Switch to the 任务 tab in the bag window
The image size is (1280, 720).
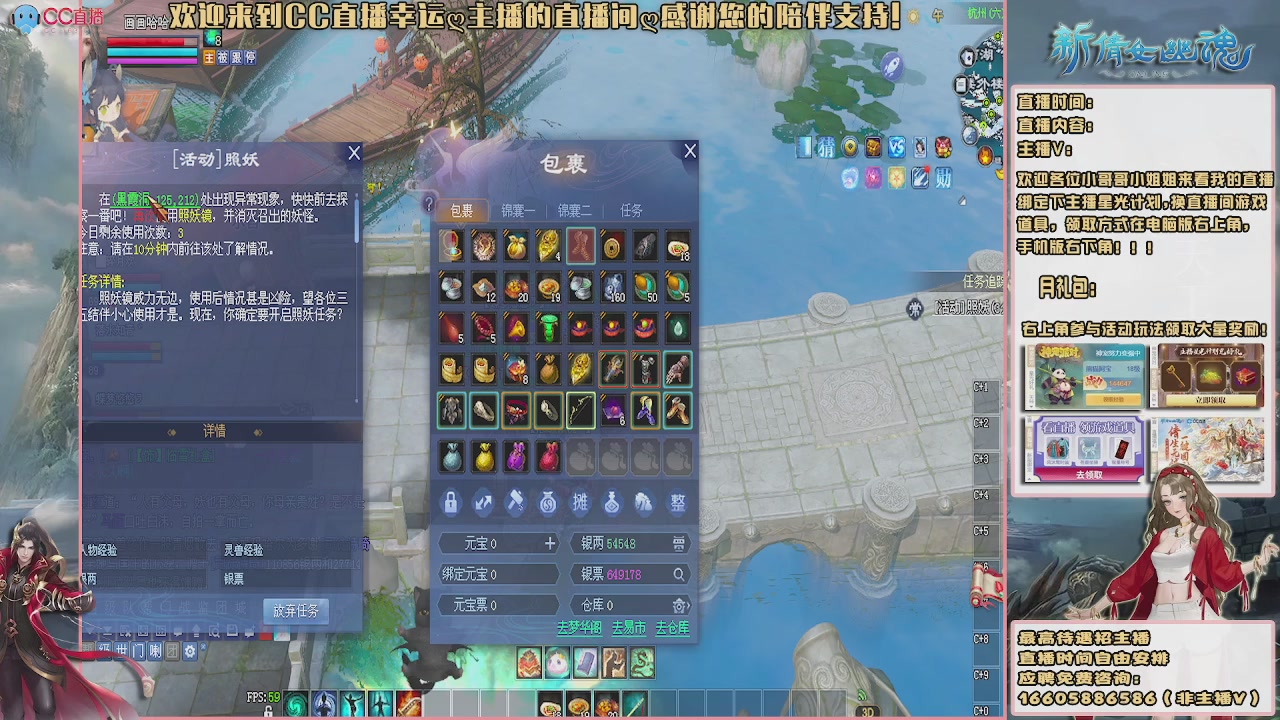click(x=631, y=210)
